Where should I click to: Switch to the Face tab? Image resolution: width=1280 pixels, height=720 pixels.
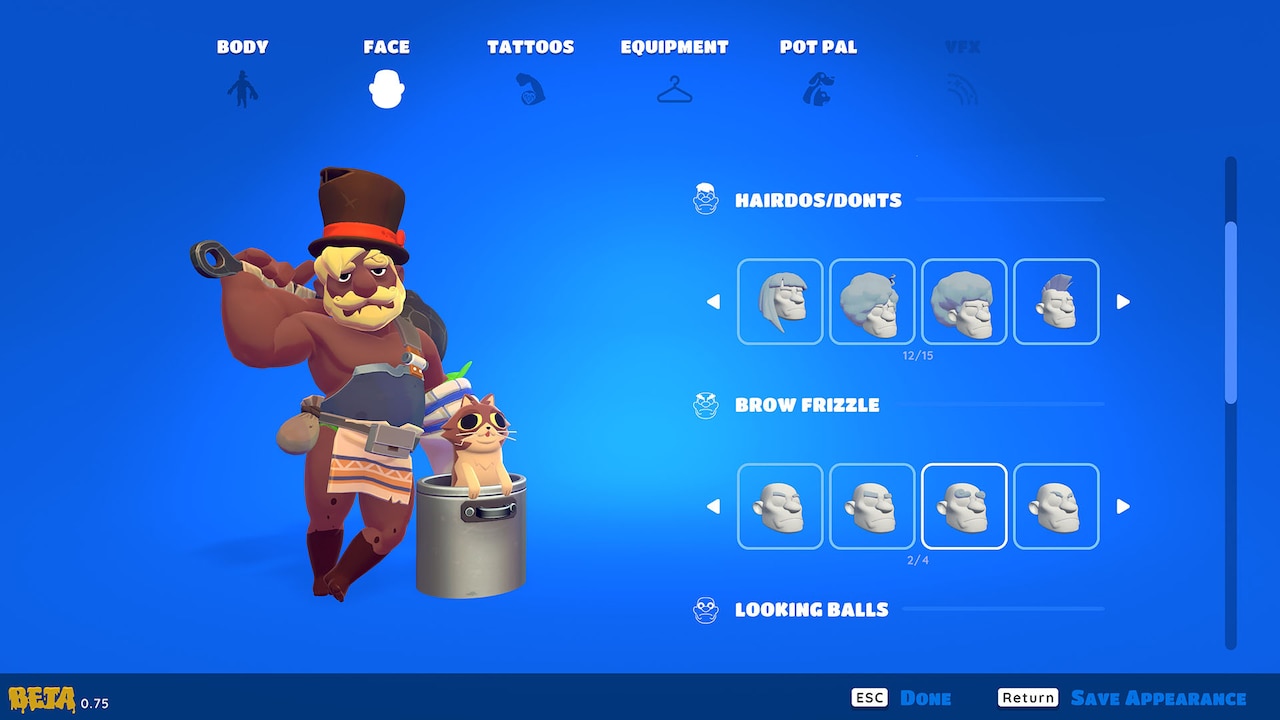[387, 46]
